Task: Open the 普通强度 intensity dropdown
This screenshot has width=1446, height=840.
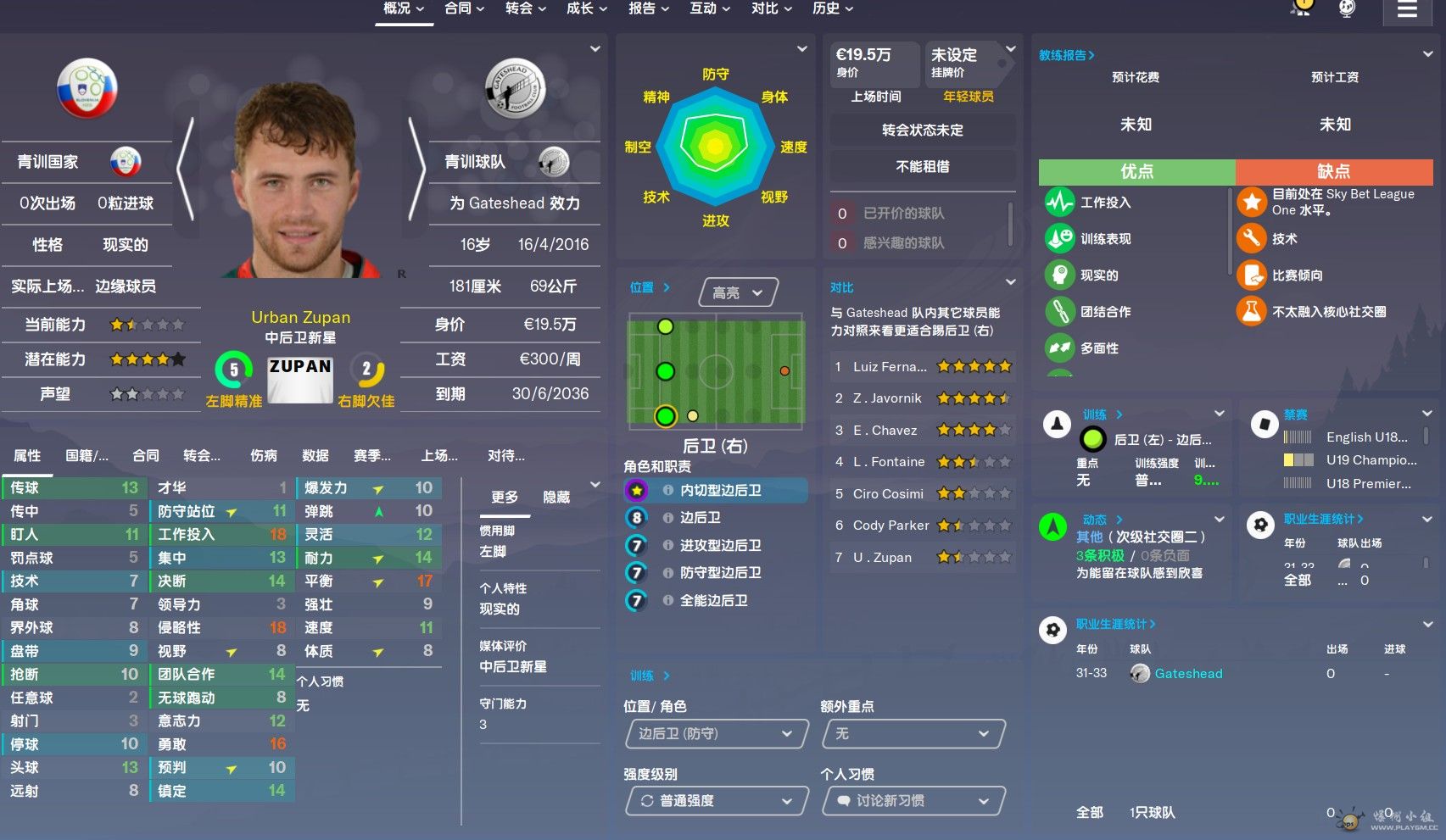Action: (x=716, y=801)
